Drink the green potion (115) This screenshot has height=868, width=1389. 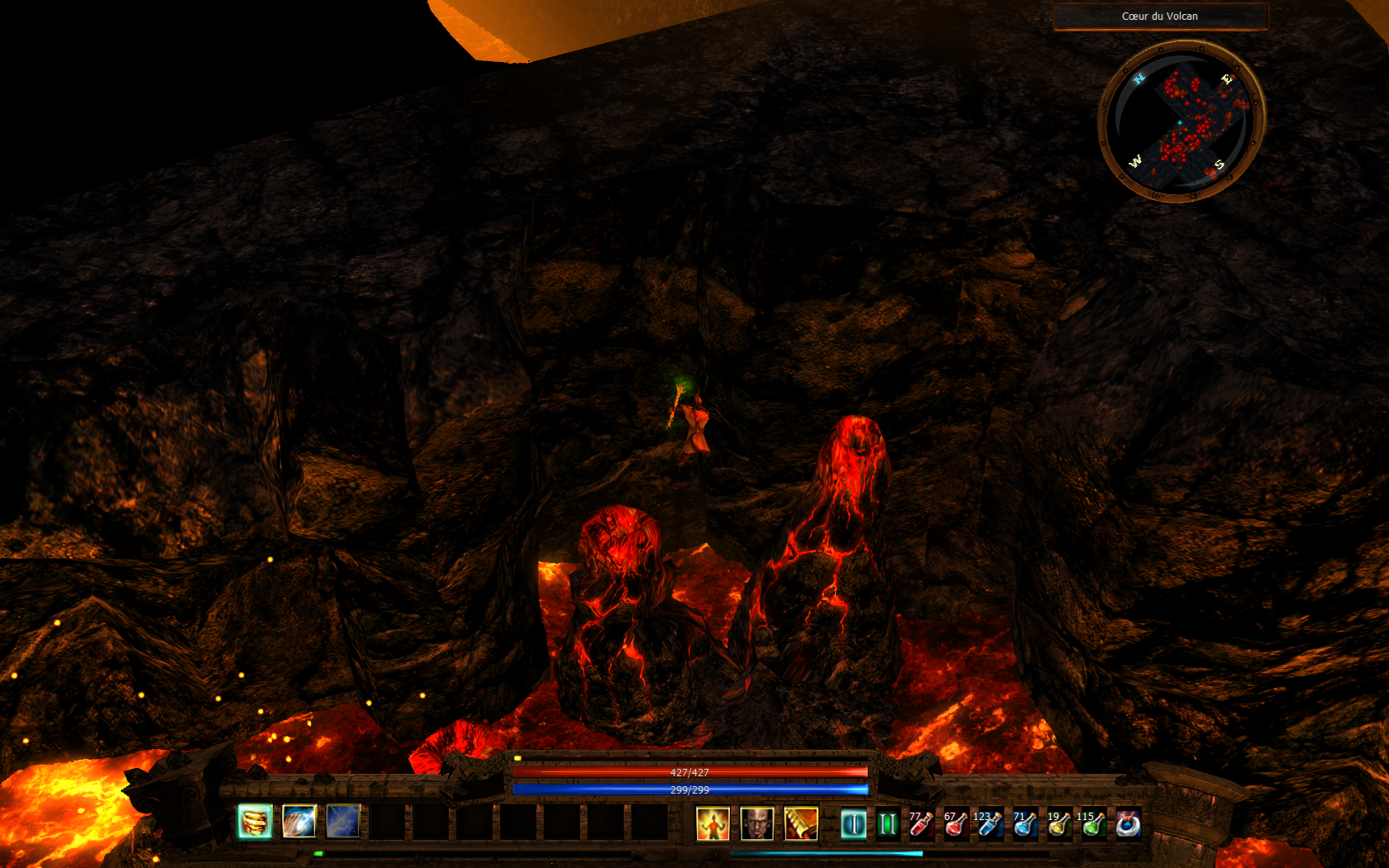[1093, 824]
